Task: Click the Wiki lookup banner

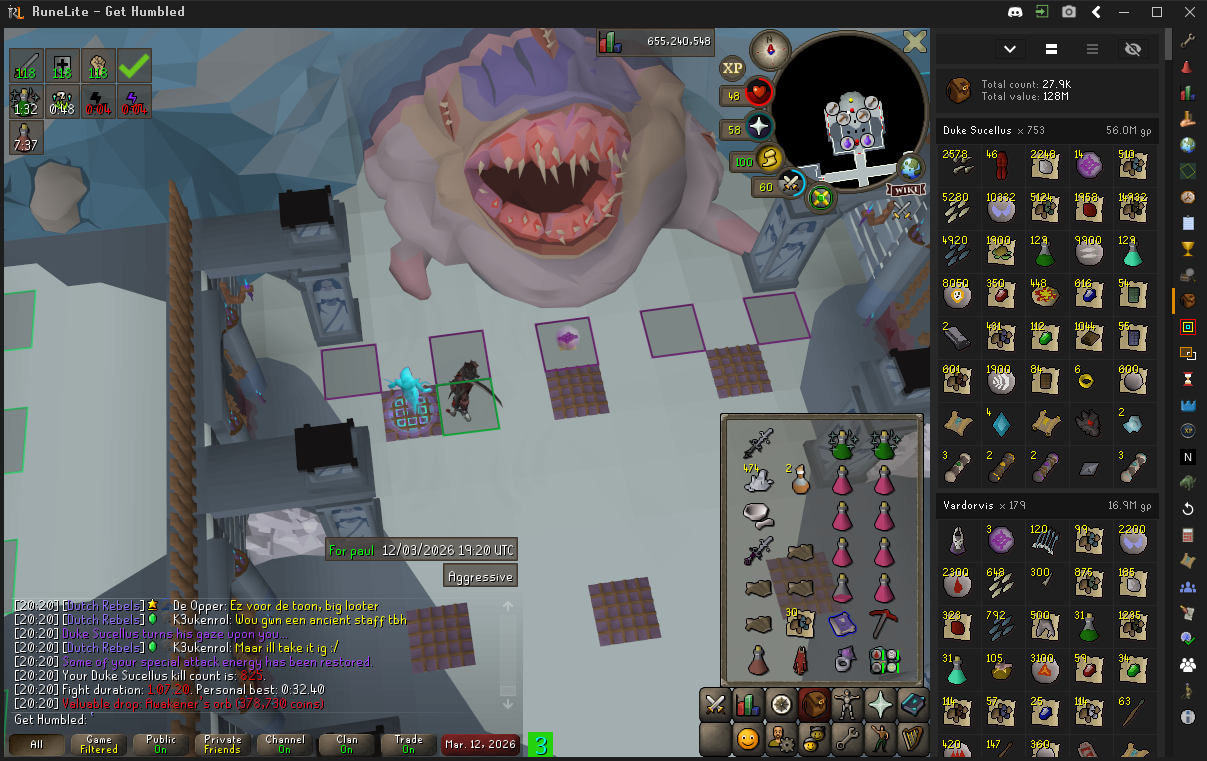Action: (x=905, y=189)
